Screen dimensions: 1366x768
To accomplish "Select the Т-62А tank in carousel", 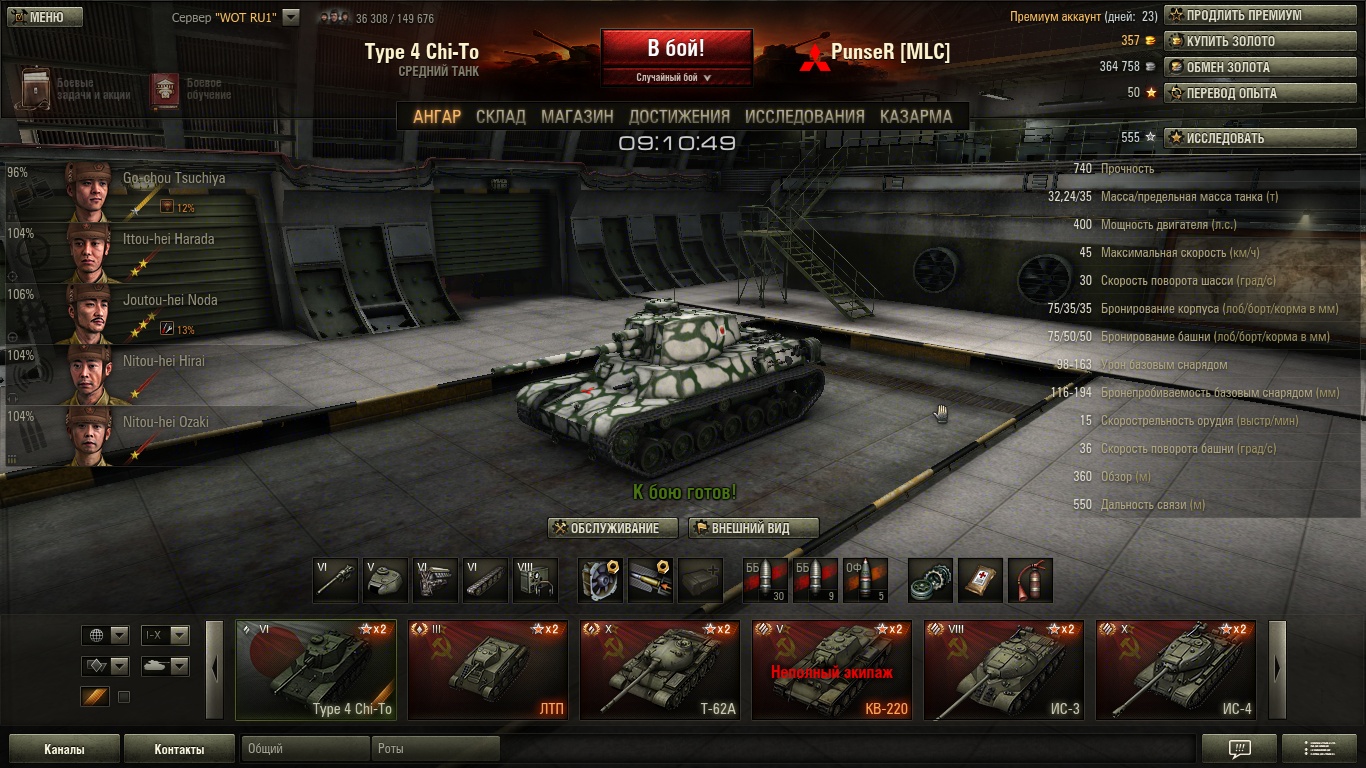I will (660, 669).
